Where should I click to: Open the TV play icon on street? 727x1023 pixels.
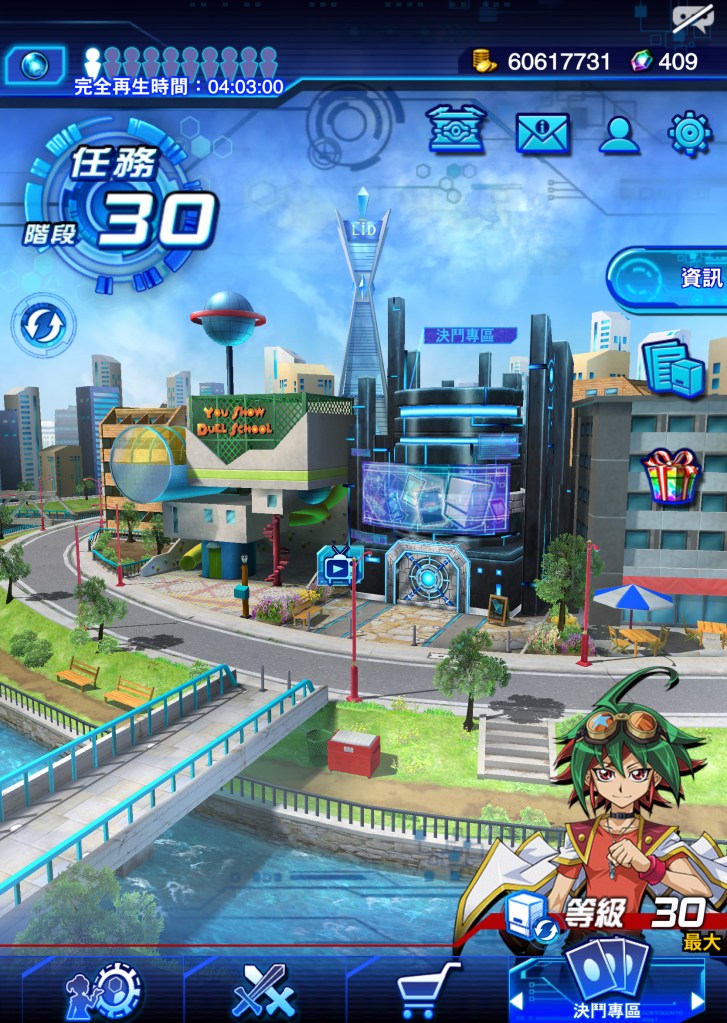point(339,568)
